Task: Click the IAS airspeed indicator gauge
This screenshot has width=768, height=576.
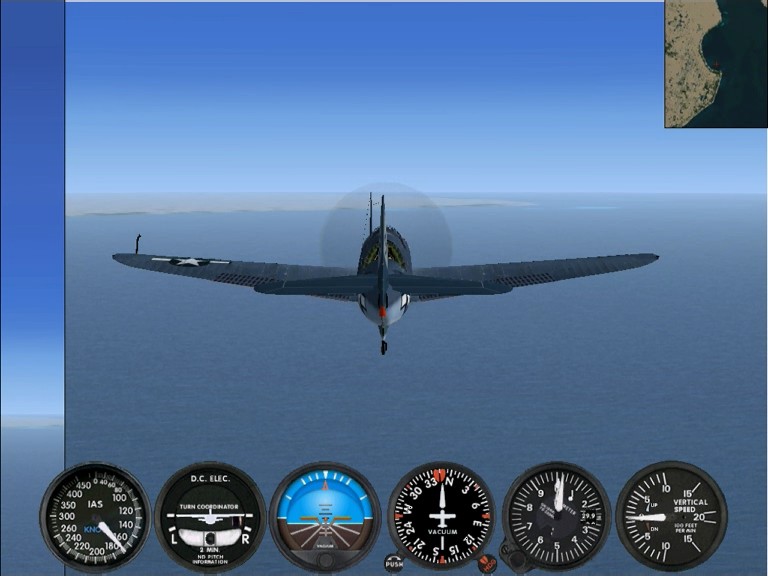Action: [x=93, y=517]
